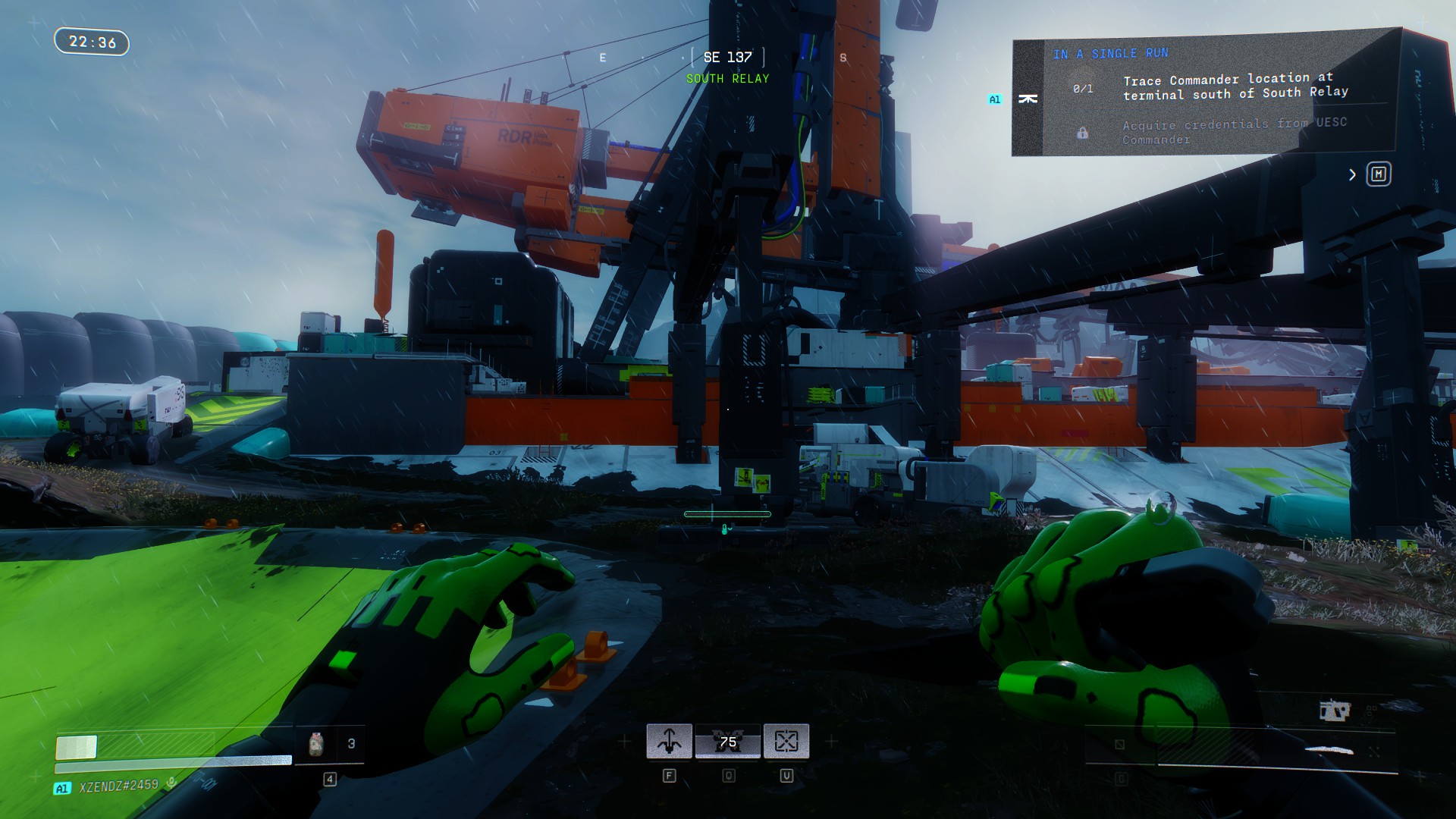Open the locked Acquire credentials objective
Image resolution: width=1456 pixels, height=819 pixels.
click(x=1233, y=130)
